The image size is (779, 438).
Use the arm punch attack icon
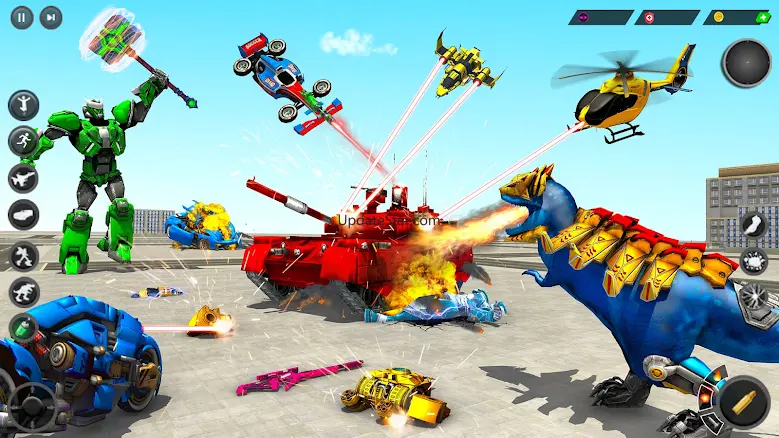point(752,226)
